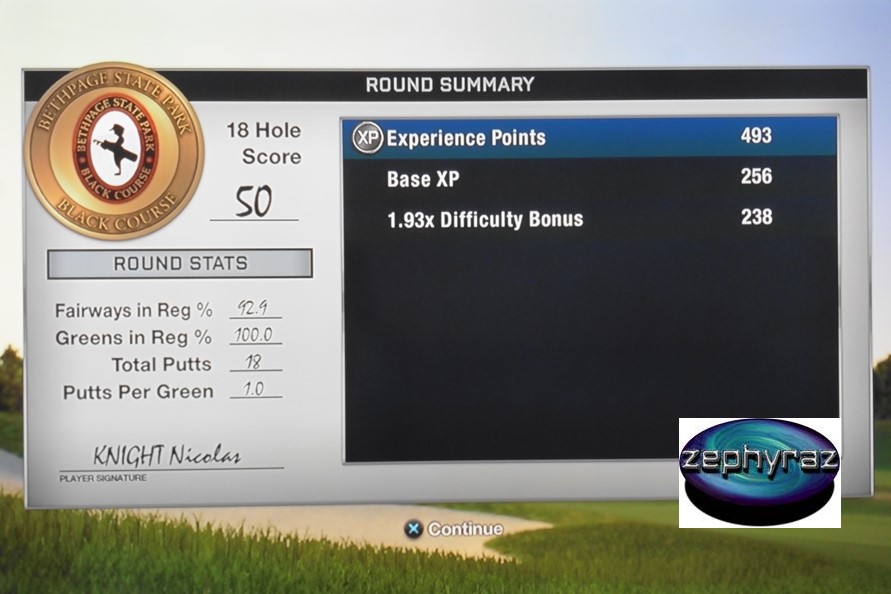
Task: Click the zephyraz watermark logo
Action: click(759, 472)
